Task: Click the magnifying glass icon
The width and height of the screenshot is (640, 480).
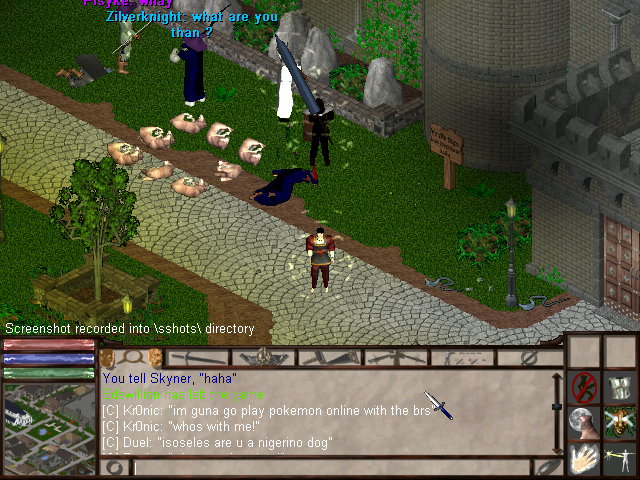Action: point(129,357)
